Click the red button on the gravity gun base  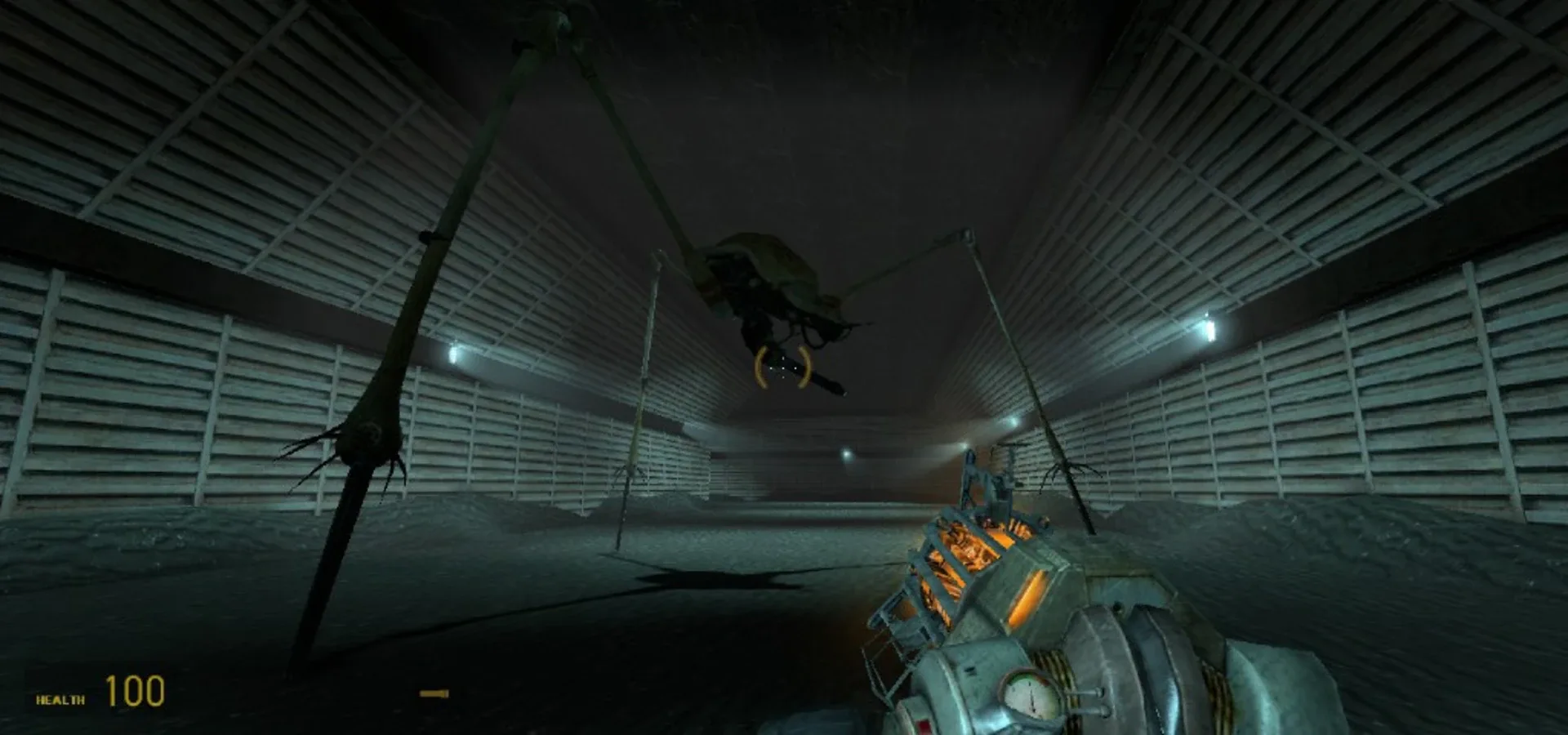click(x=923, y=724)
